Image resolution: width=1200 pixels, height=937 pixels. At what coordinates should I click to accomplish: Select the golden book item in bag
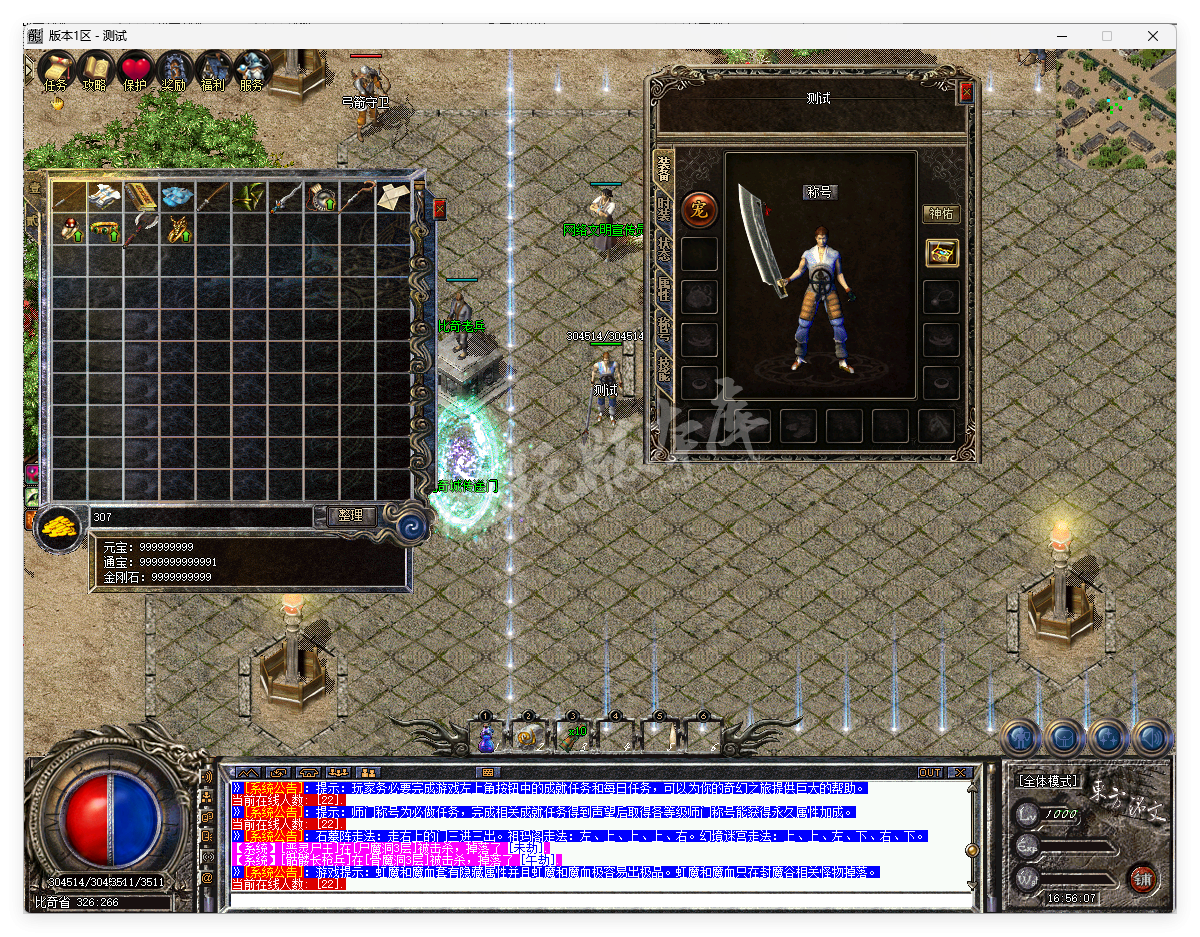141,197
